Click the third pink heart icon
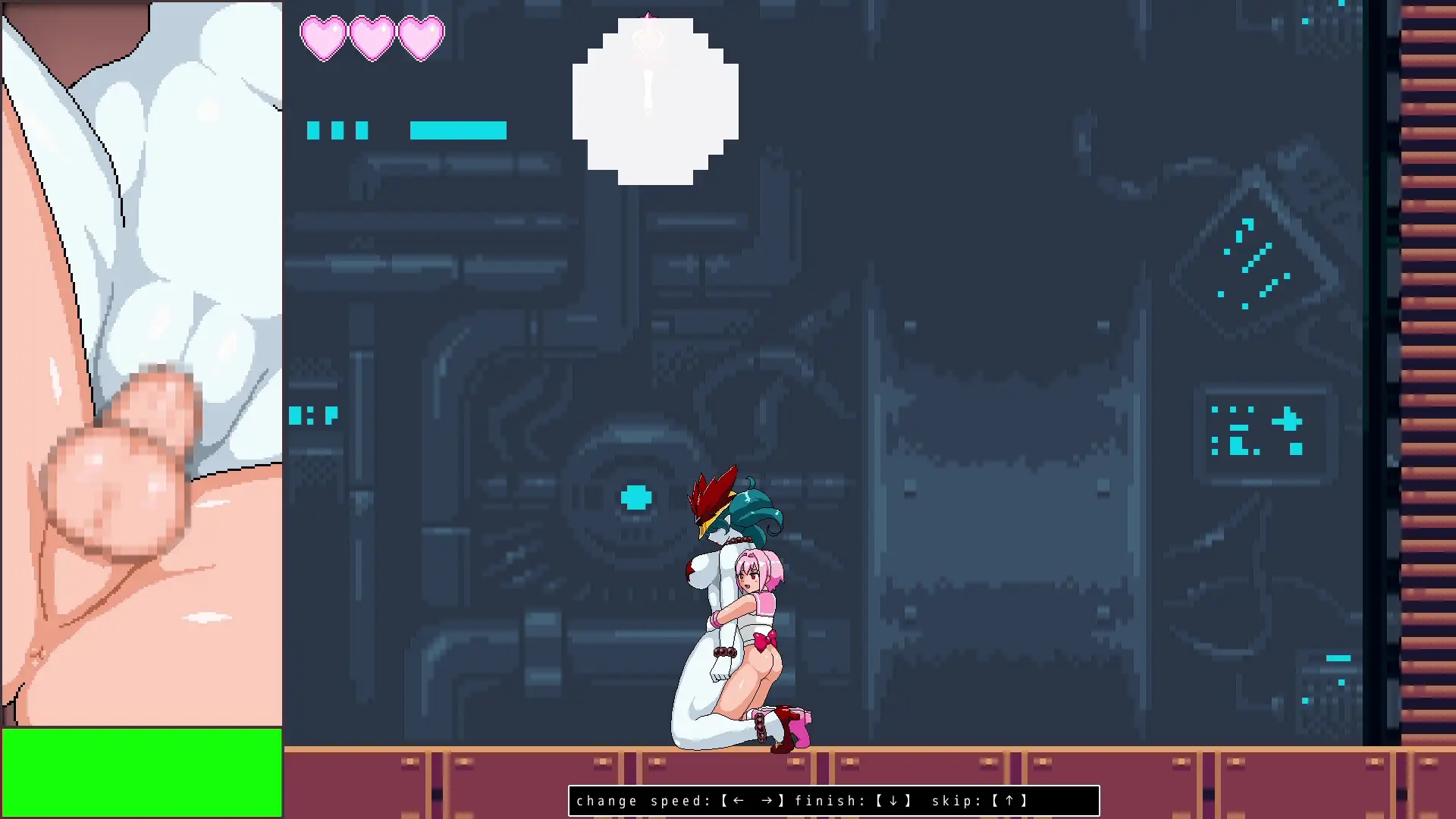Image resolution: width=1456 pixels, height=819 pixels. click(419, 36)
